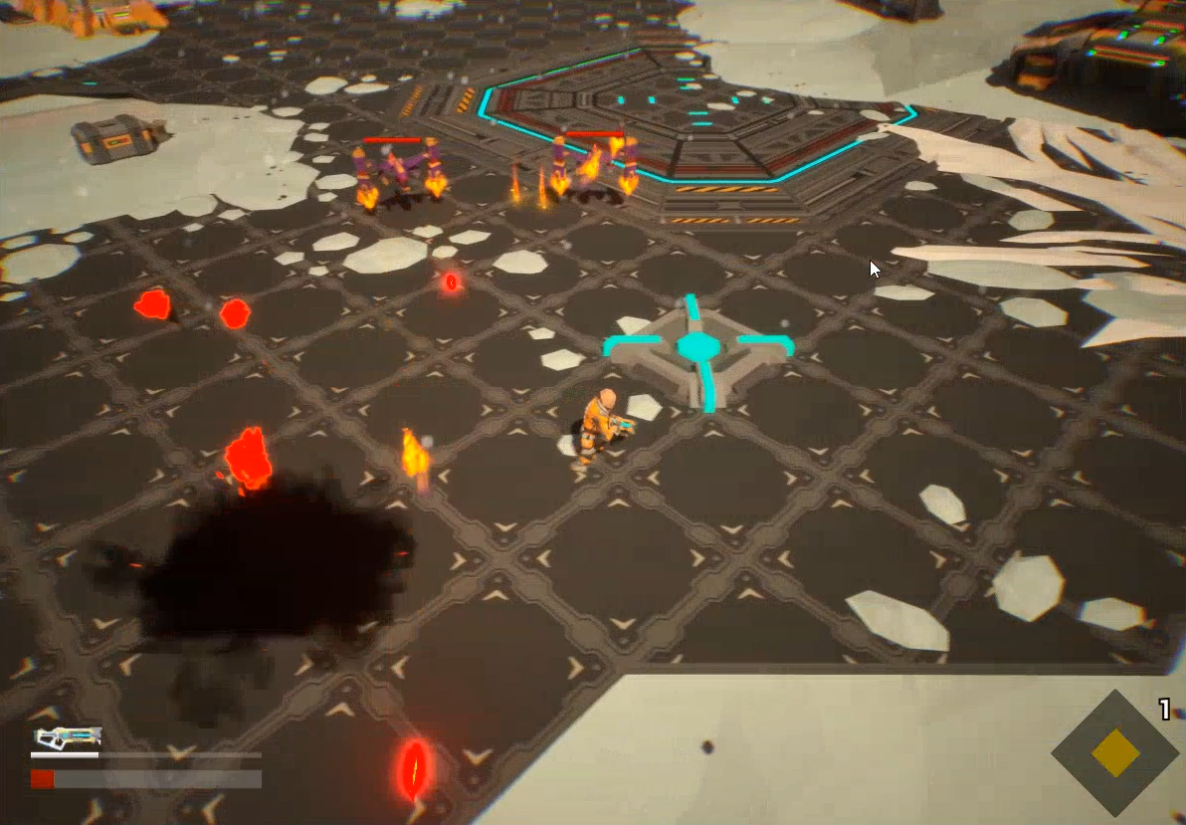The width and height of the screenshot is (1186, 825).
Task: Select the rifle weapon icon
Action: pos(67,738)
